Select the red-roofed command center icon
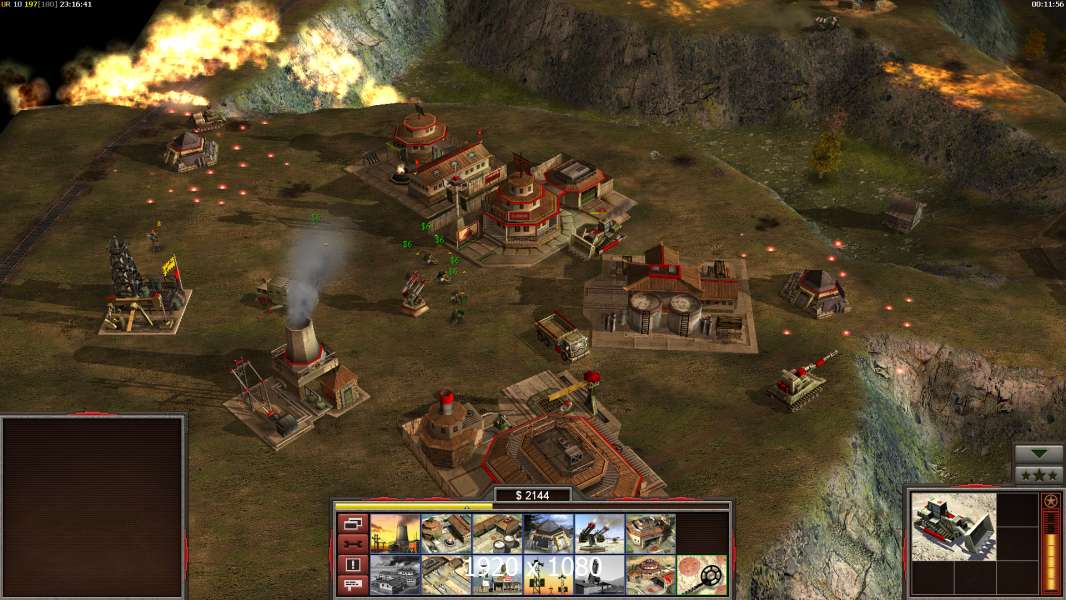Screen dimensions: 1066x600 (650, 575)
